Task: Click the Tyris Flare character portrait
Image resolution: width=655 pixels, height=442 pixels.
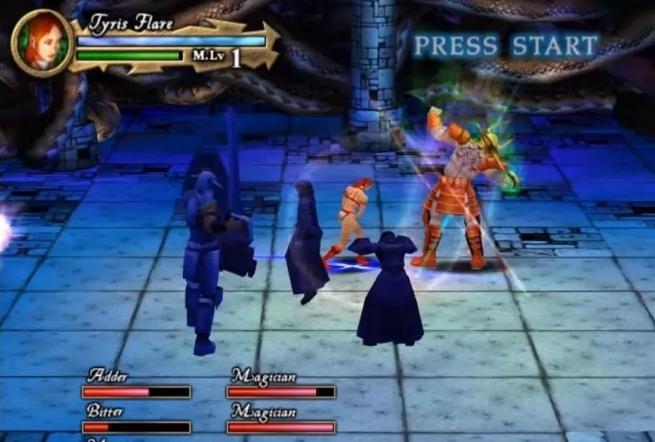Action: pos(41,43)
